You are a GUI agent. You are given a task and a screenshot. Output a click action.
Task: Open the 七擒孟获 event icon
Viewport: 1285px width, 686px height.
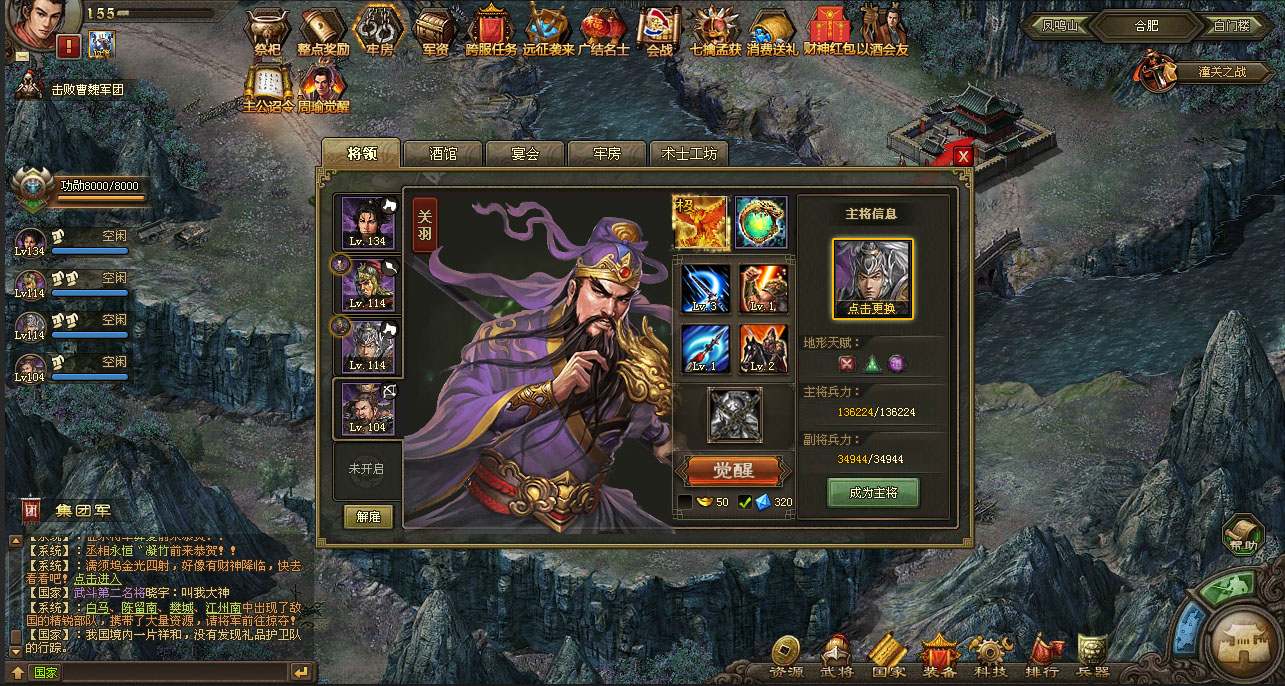pyautogui.click(x=715, y=31)
